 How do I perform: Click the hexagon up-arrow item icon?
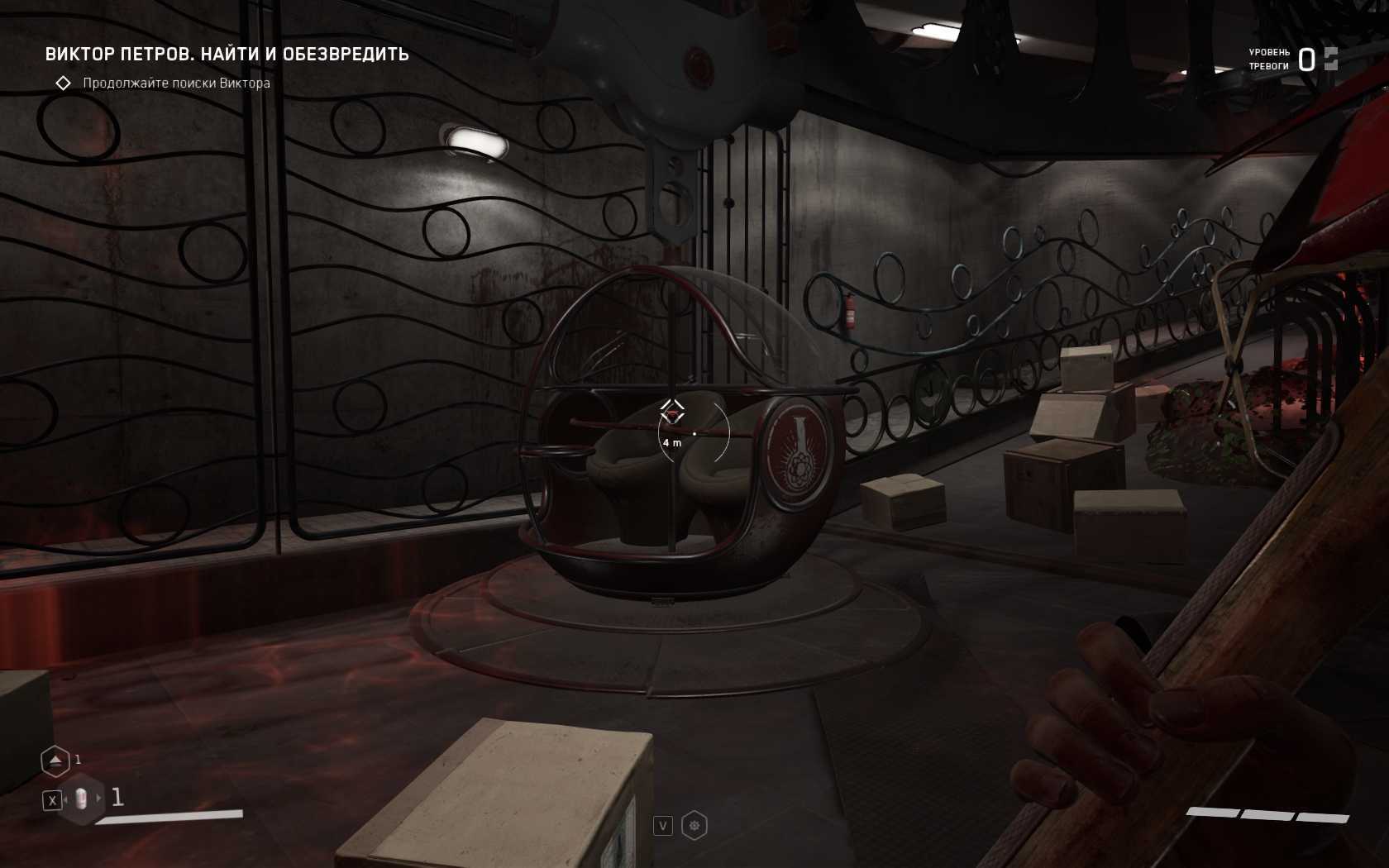click(x=55, y=761)
